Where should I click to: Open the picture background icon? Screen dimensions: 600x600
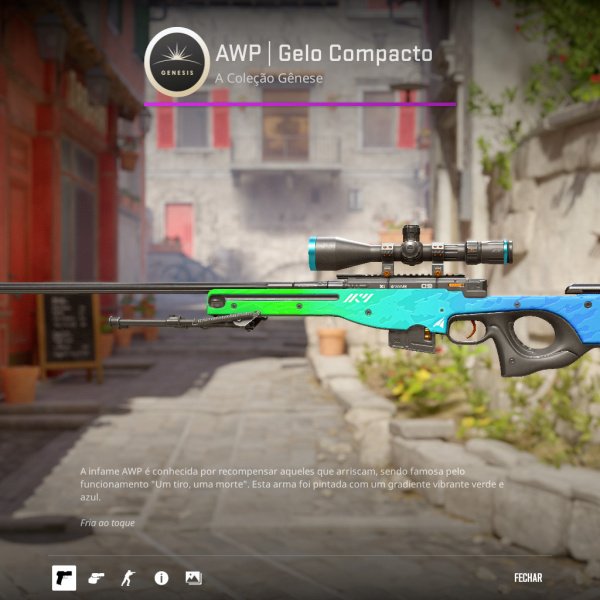click(x=193, y=578)
